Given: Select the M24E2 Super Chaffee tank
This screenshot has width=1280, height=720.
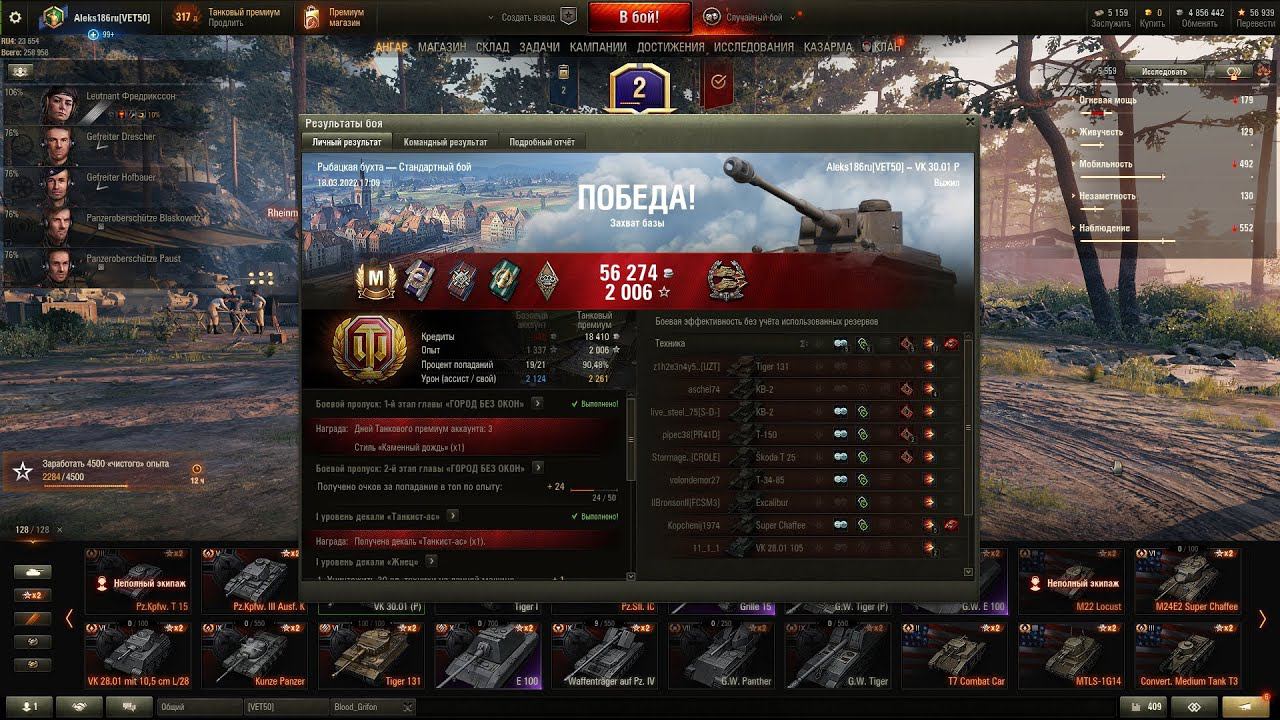Looking at the screenshot, I should (1187, 580).
